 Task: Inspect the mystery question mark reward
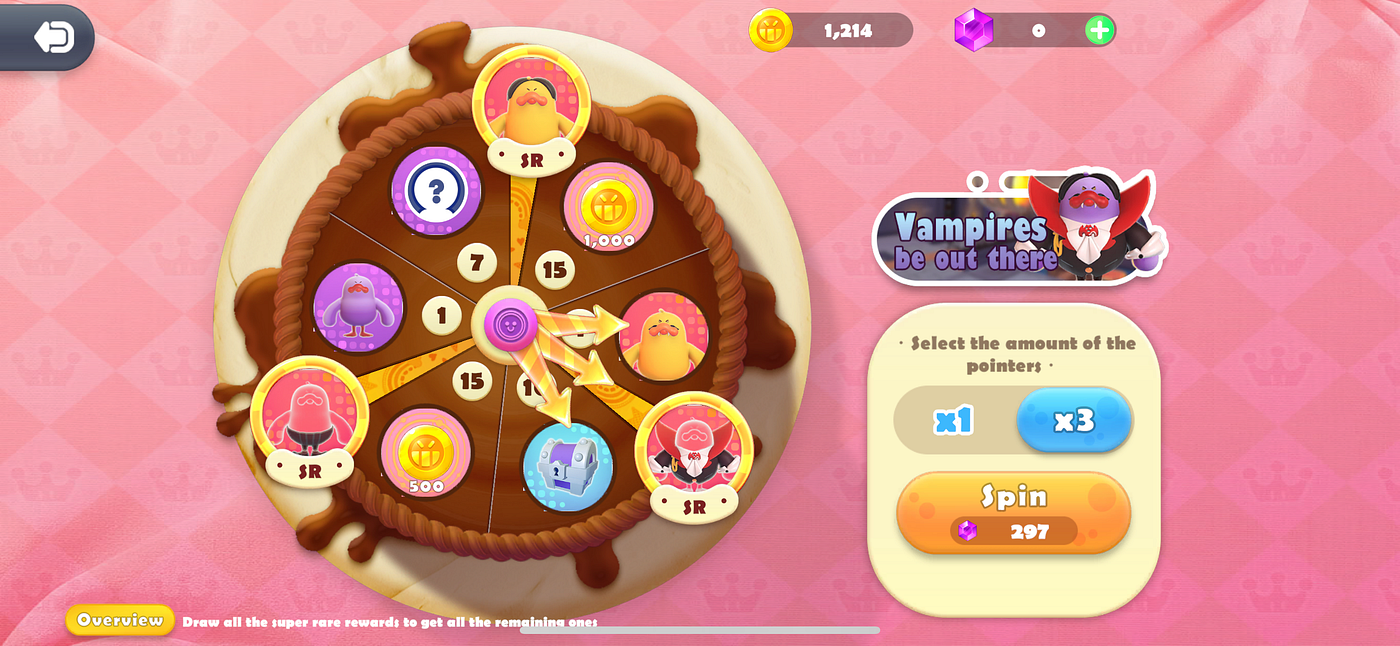coord(436,190)
